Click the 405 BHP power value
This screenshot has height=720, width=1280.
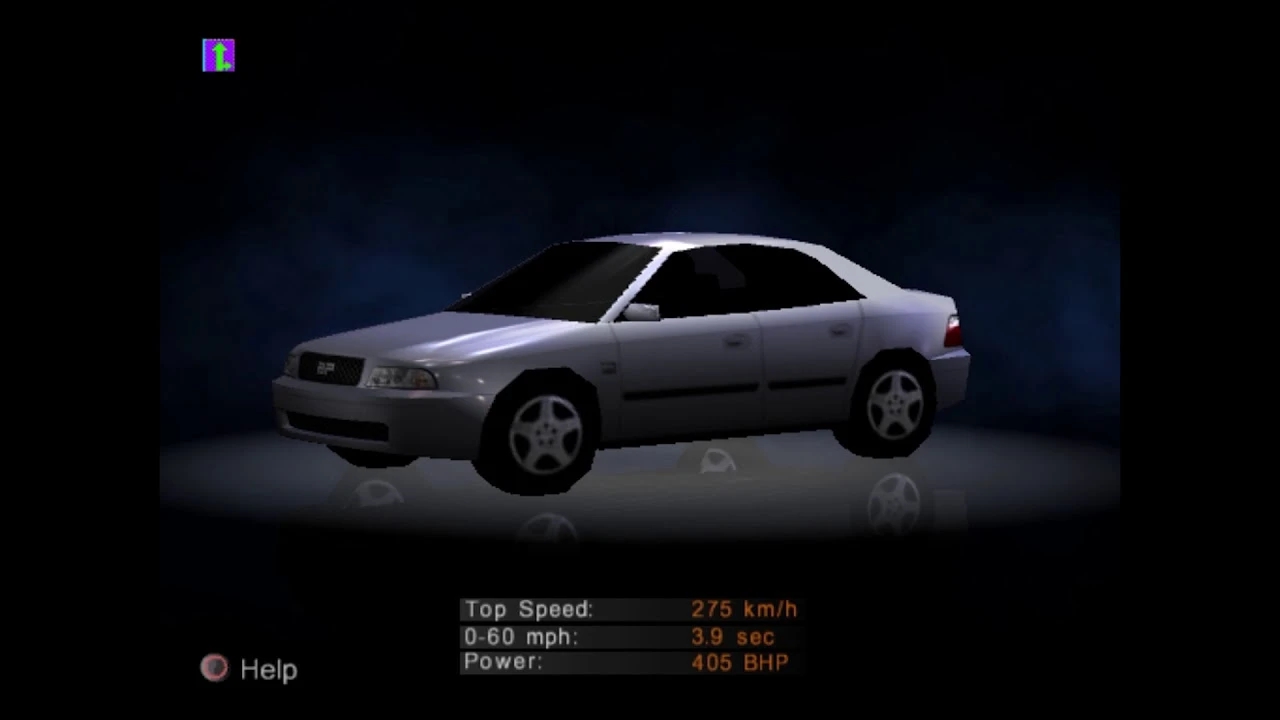(742, 661)
